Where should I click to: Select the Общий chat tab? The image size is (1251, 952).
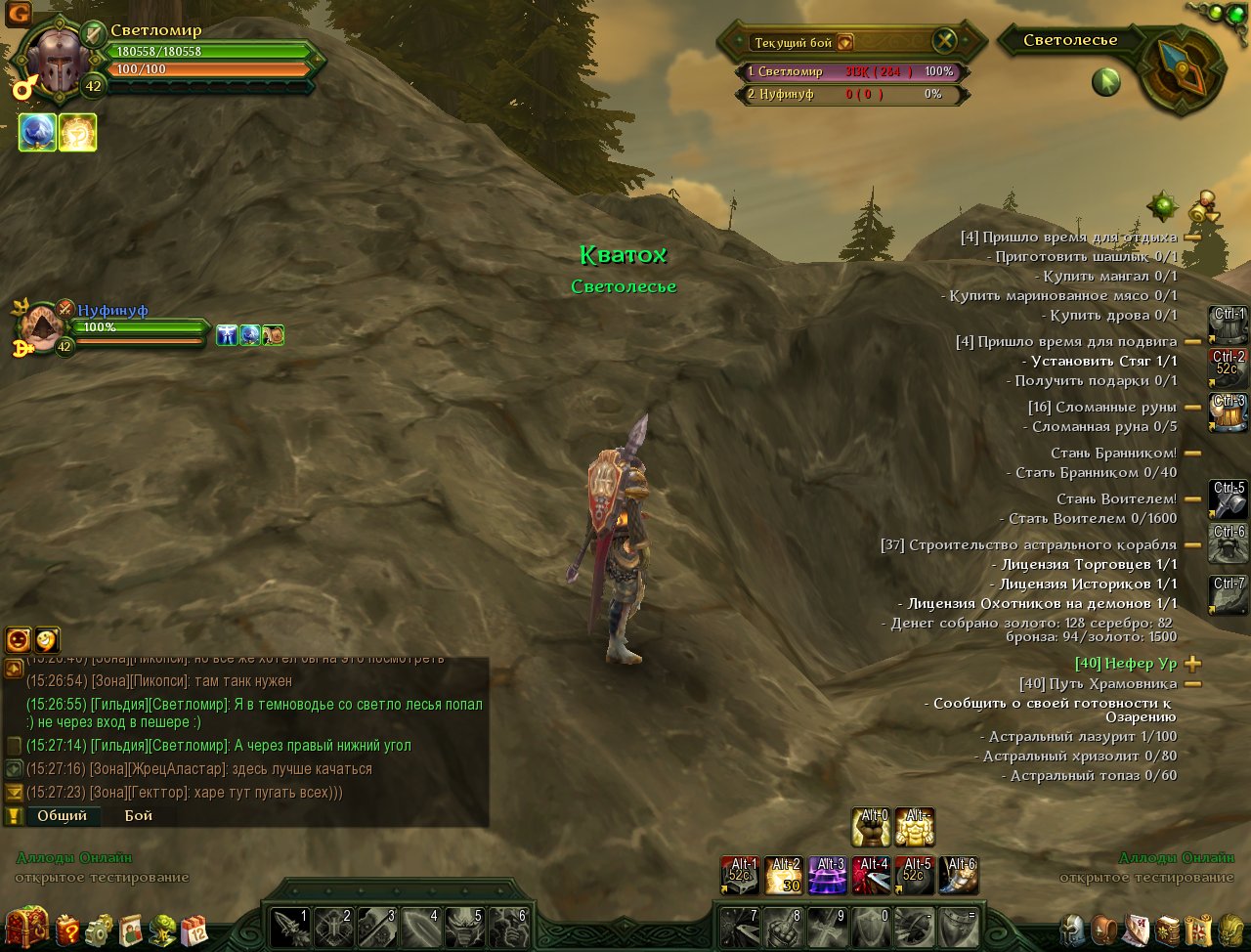click(x=62, y=815)
